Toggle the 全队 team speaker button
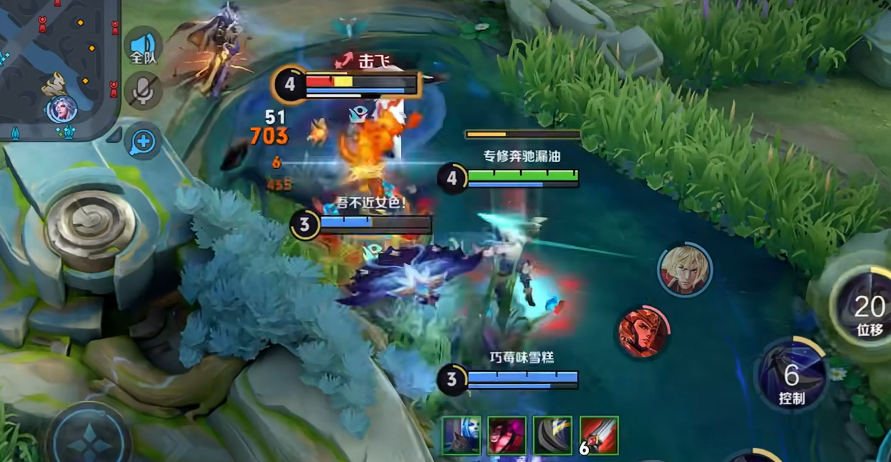The image size is (891, 462). [x=143, y=48]
